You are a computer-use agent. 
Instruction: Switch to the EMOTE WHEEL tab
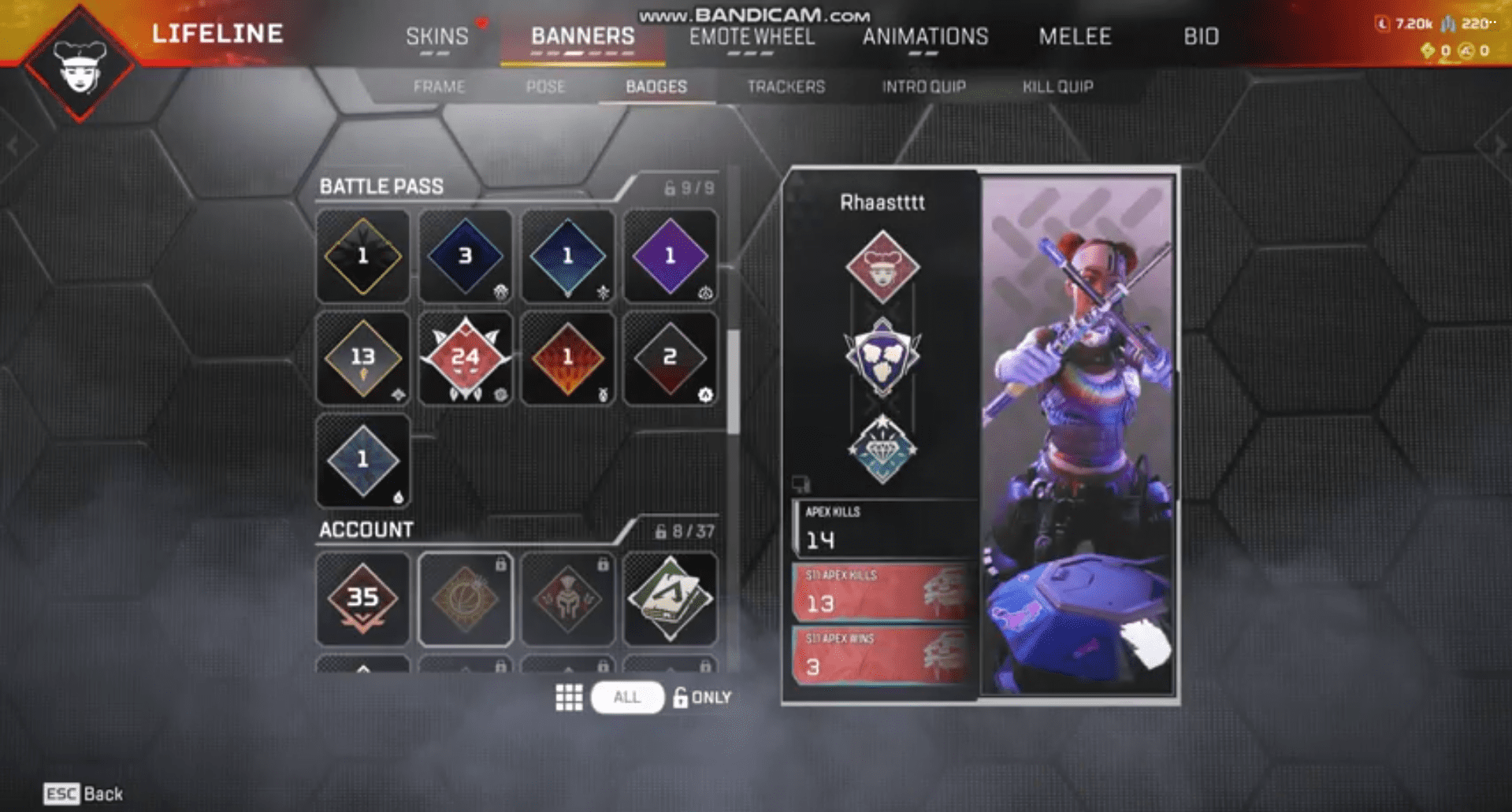(x=751, y=36)
